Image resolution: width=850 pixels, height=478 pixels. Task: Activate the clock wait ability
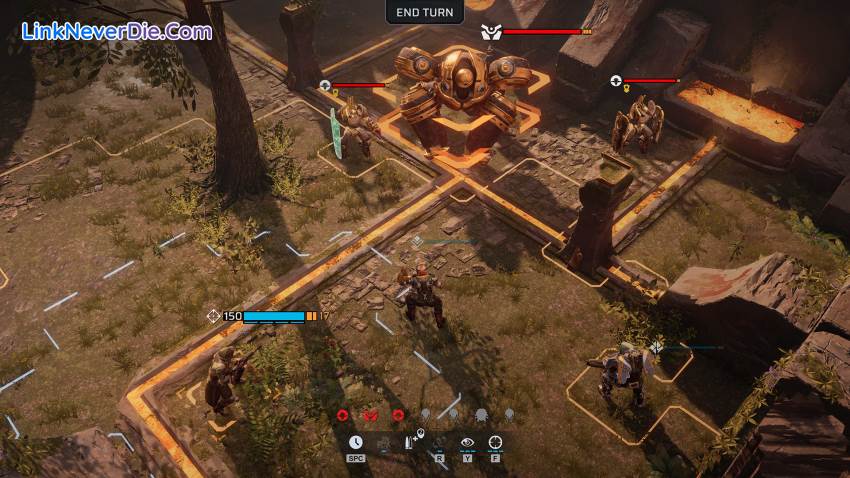pos(356,442)
